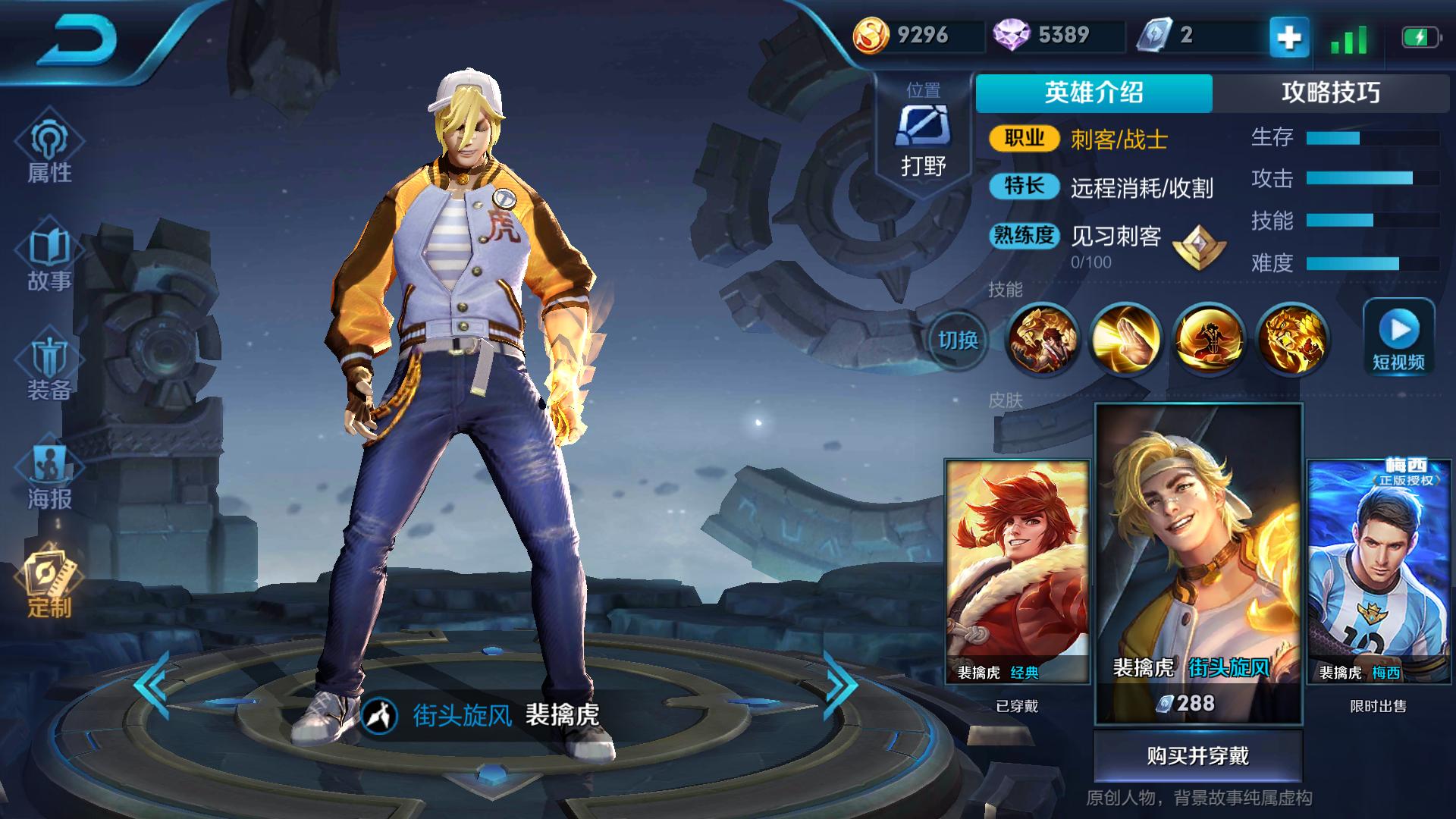
Task: Add currency with the blue plus button
Action: click(x=1289, y=36)
